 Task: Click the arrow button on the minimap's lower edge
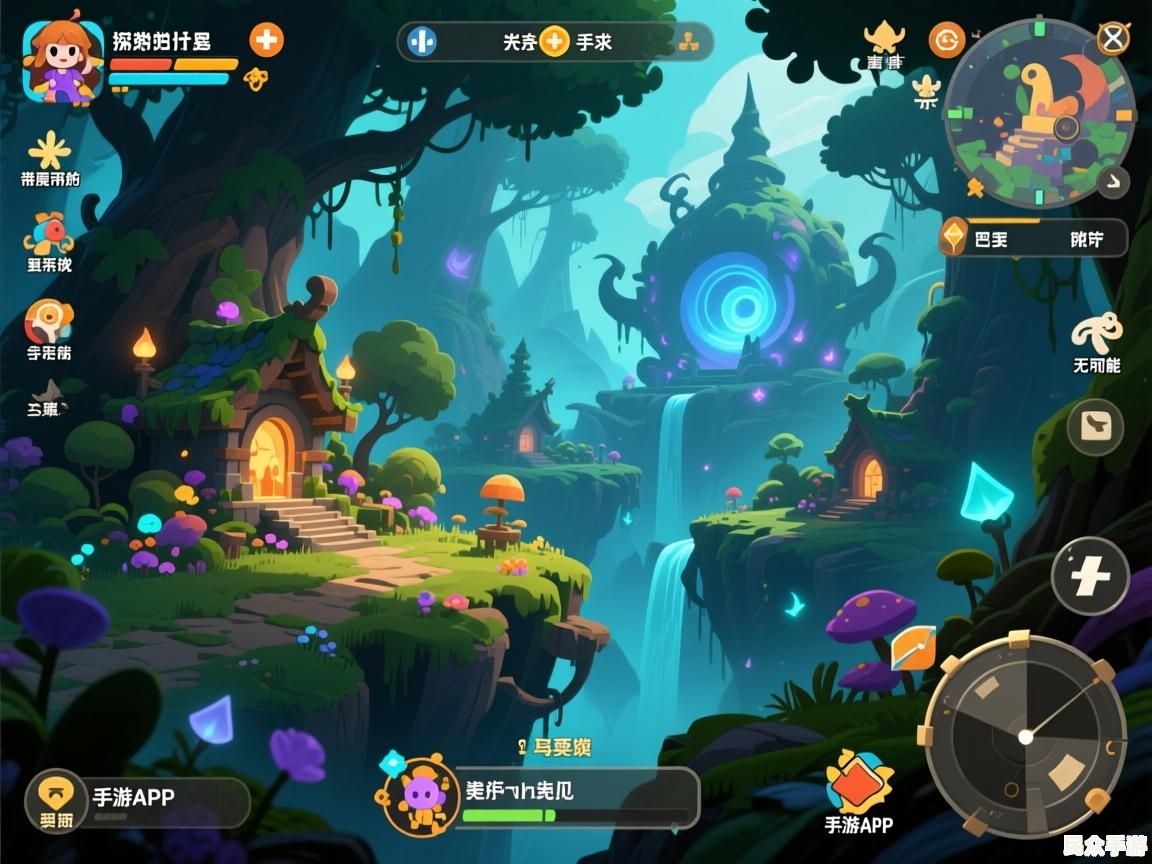[x=1112, y=182]
